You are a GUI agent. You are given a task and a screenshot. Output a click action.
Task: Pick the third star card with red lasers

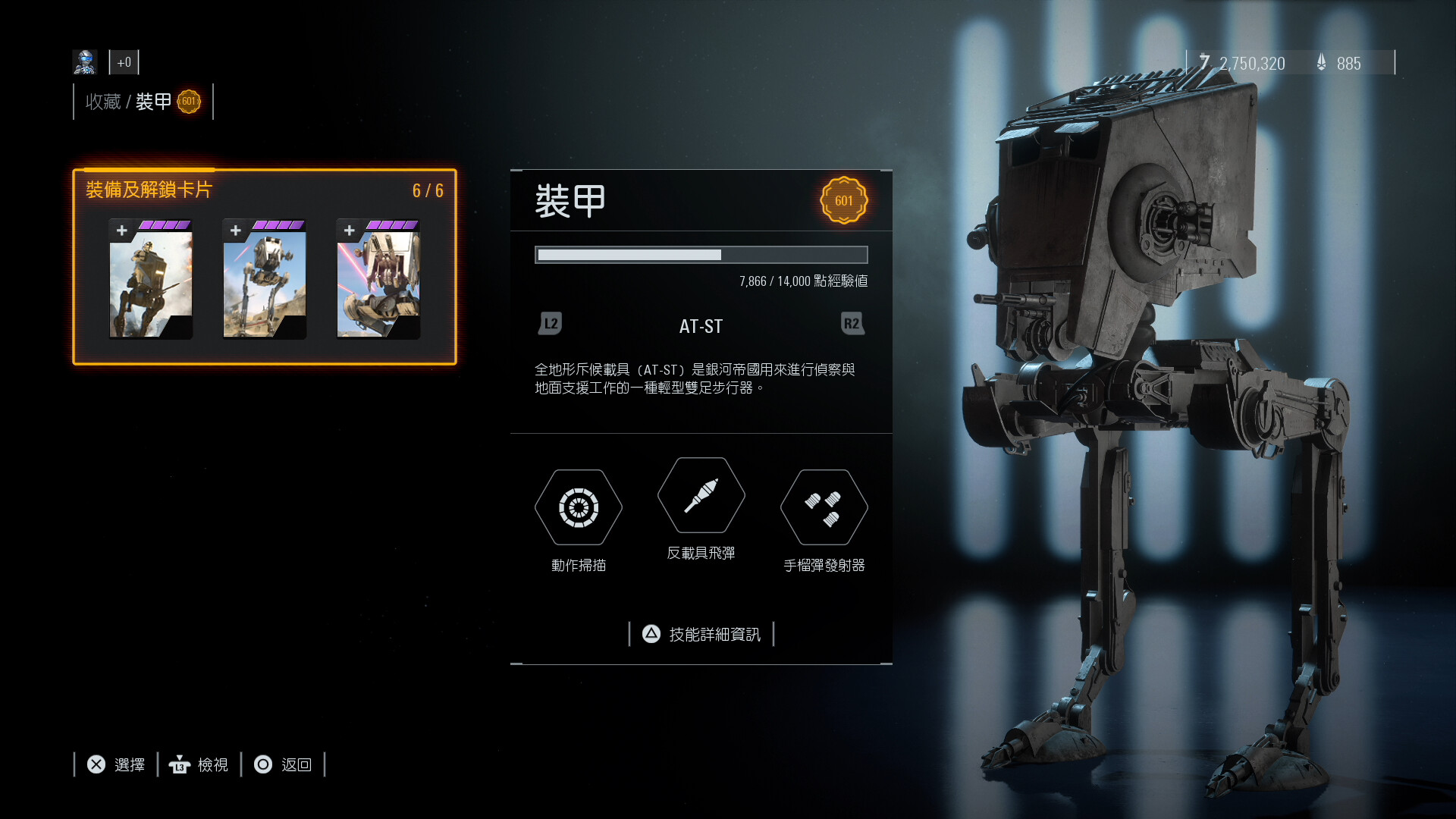(x=378, y=279)
